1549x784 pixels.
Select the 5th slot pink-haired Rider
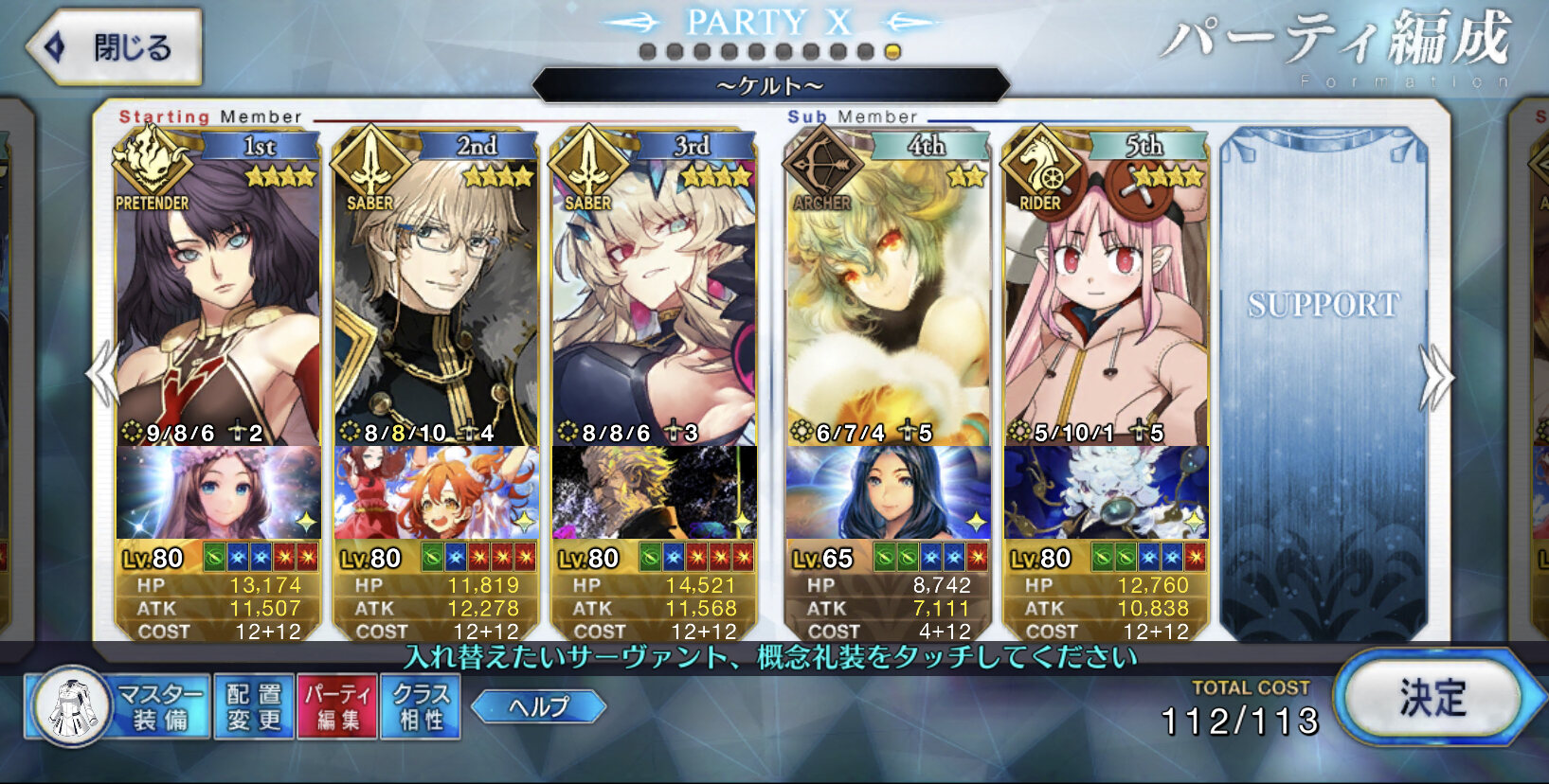(x=1106, y=303)
